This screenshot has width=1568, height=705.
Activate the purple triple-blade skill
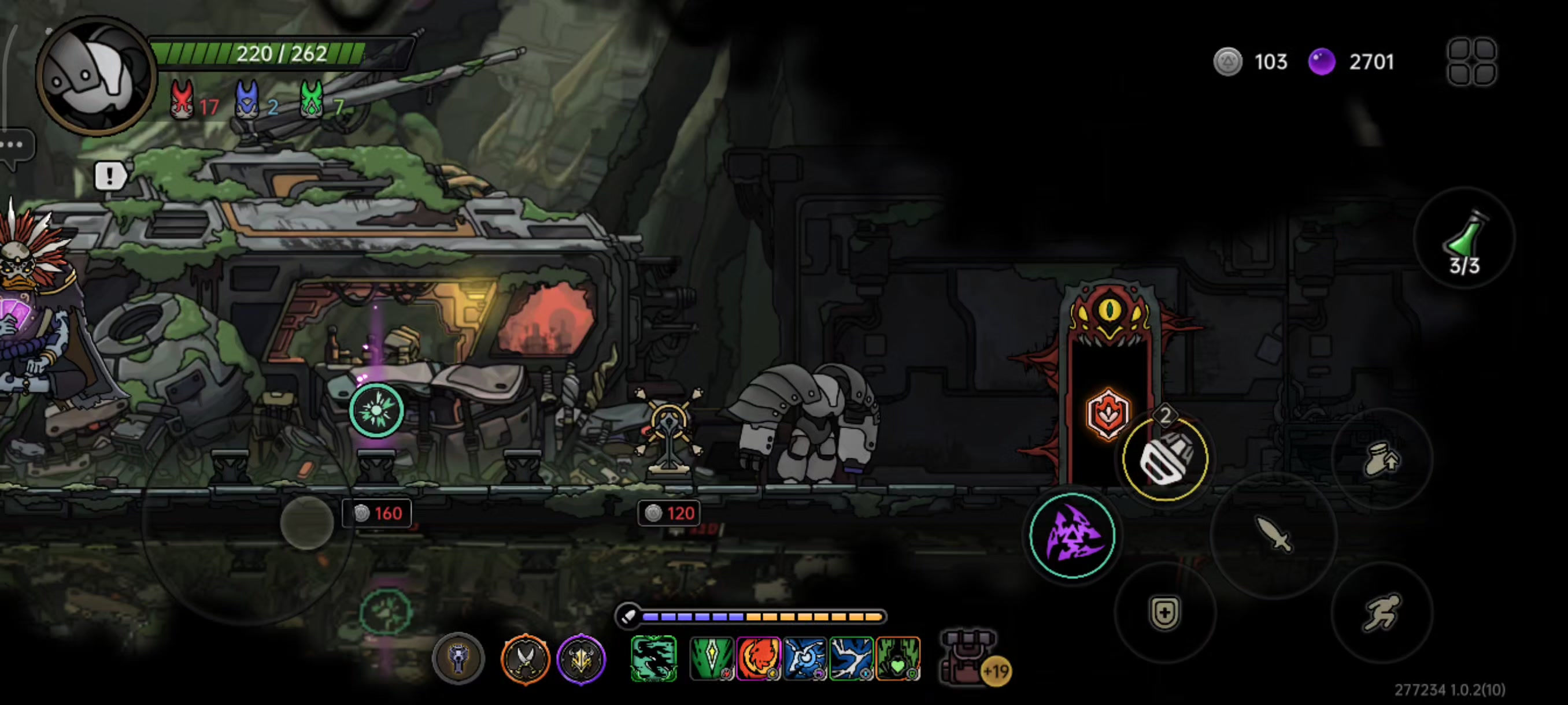(x=1073, y=535)
